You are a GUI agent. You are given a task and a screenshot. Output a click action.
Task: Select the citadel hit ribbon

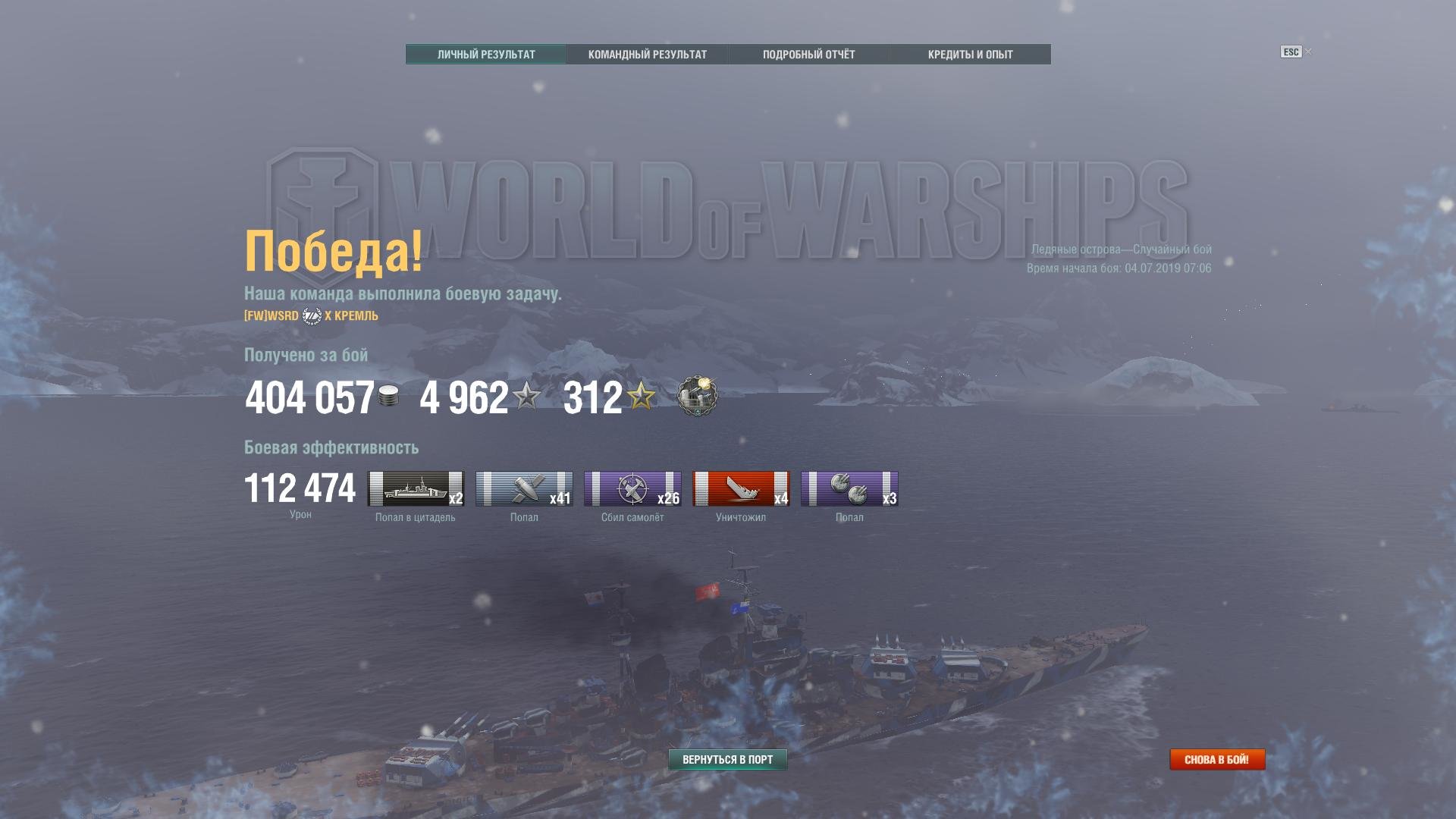[x=416, y=489]
